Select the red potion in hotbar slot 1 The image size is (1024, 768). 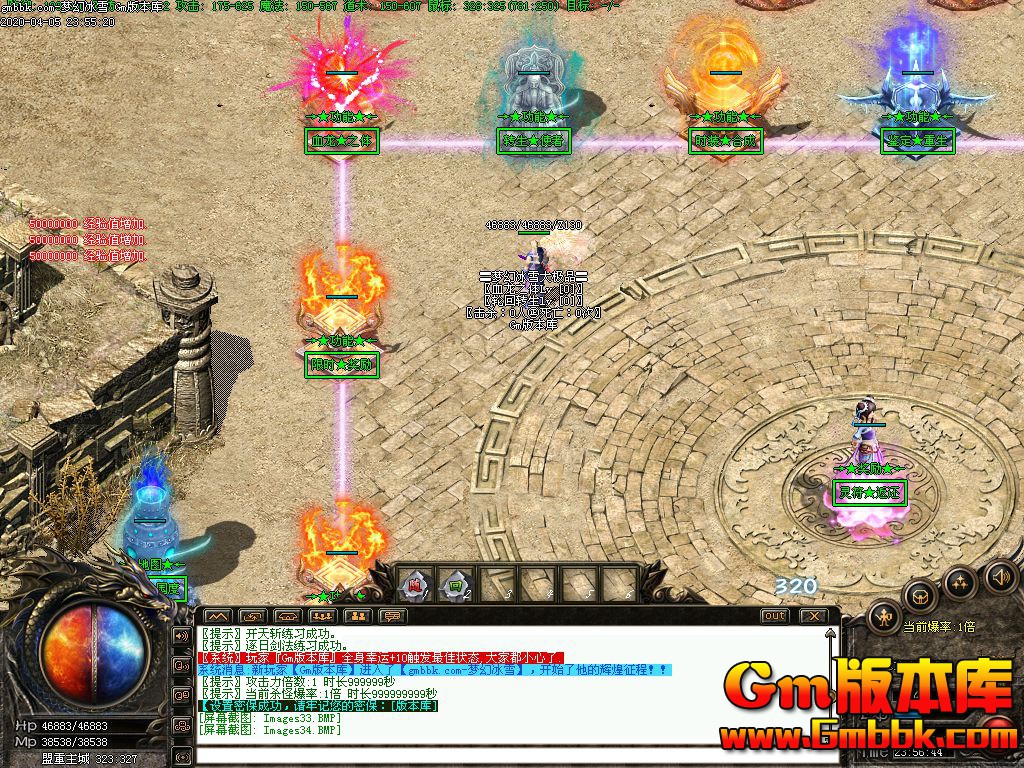412,586
